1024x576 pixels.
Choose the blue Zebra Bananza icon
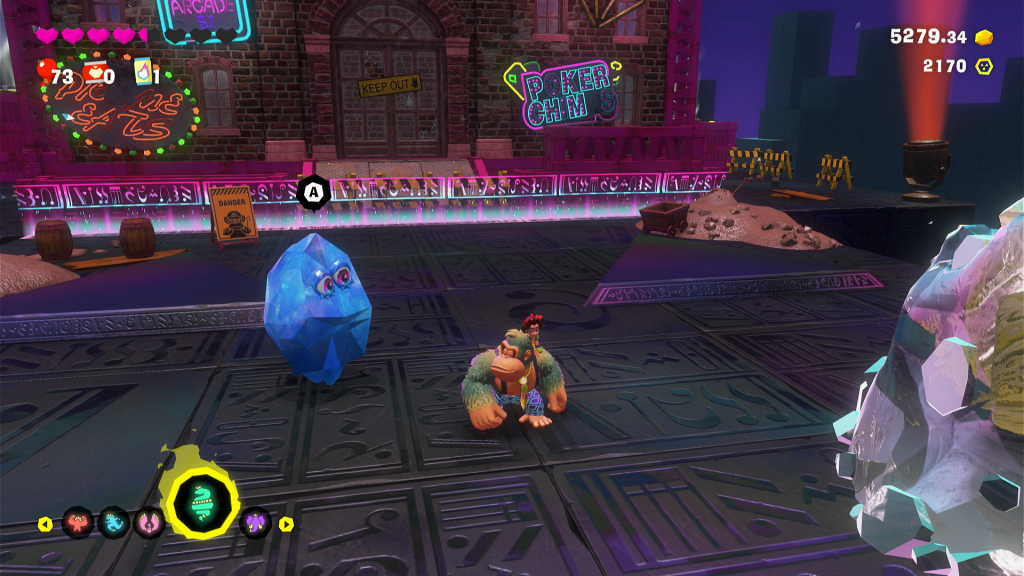tap(113, 522)
